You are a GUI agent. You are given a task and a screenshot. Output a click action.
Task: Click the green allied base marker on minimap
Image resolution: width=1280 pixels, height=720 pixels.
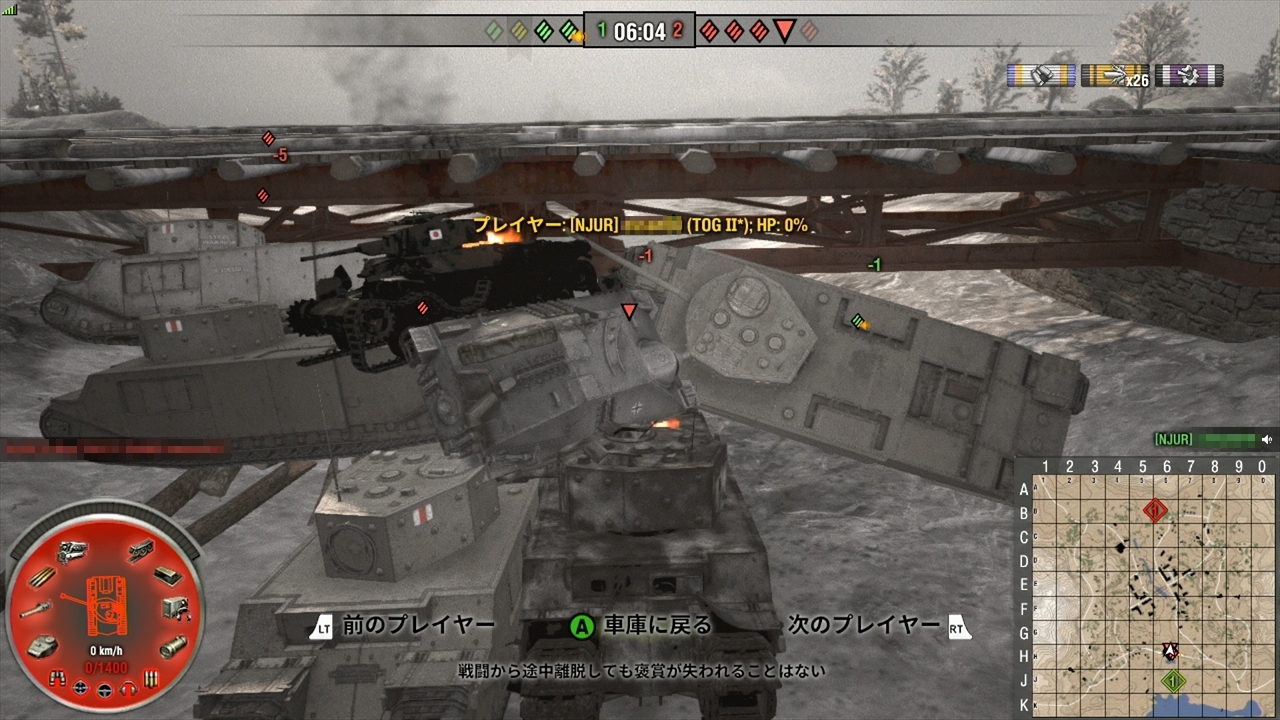click(1174, 681)
